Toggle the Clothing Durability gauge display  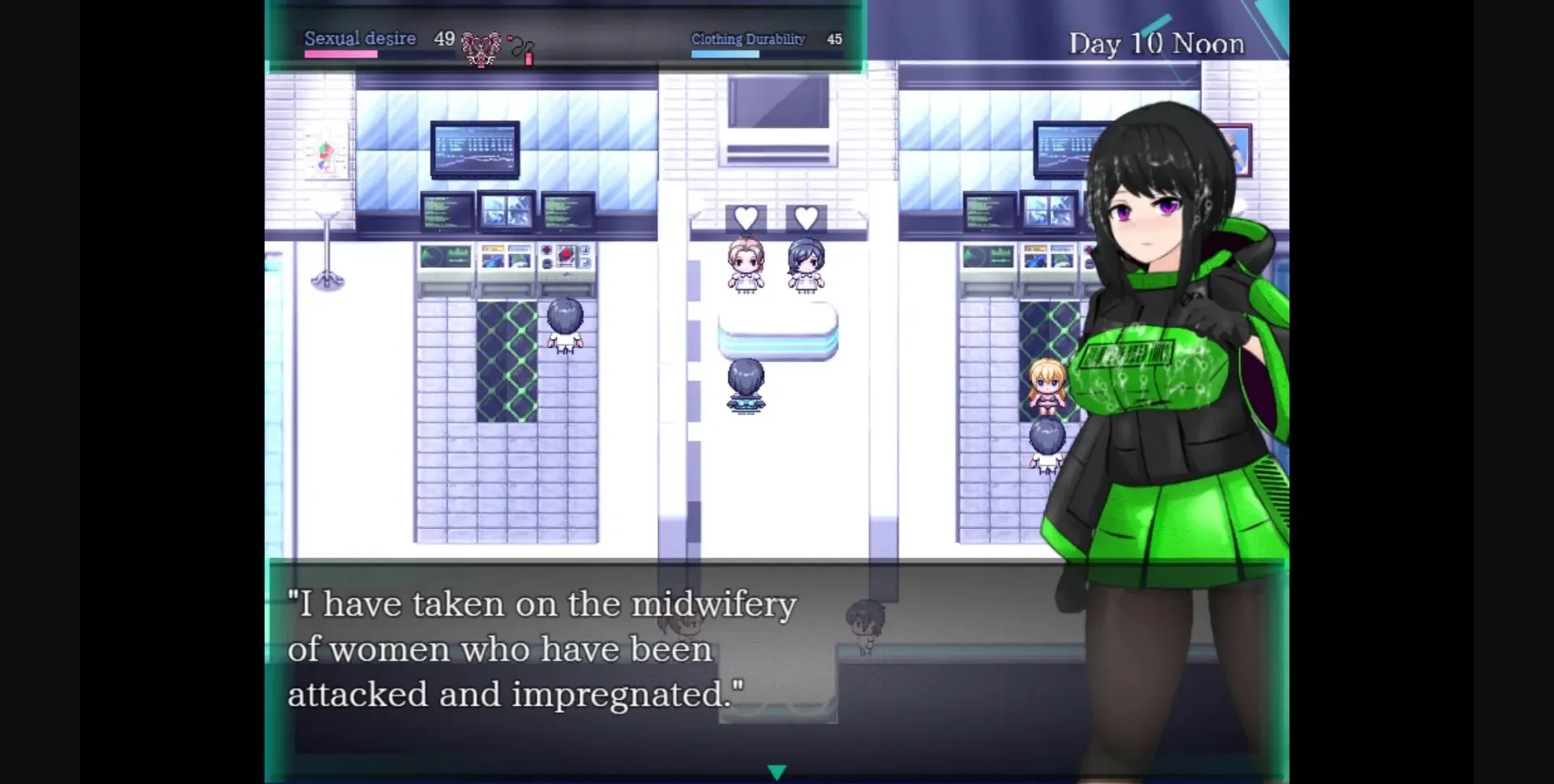click(x=724, y=52)
